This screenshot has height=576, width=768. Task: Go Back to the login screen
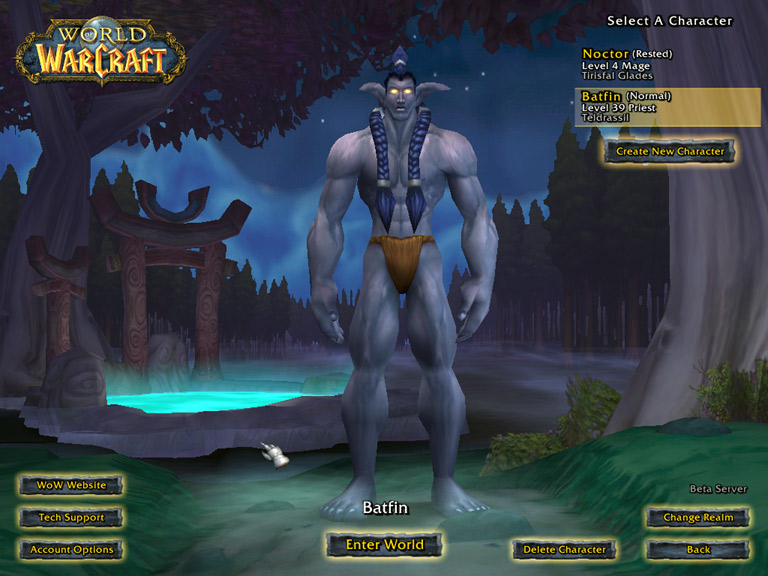[698, 550]
